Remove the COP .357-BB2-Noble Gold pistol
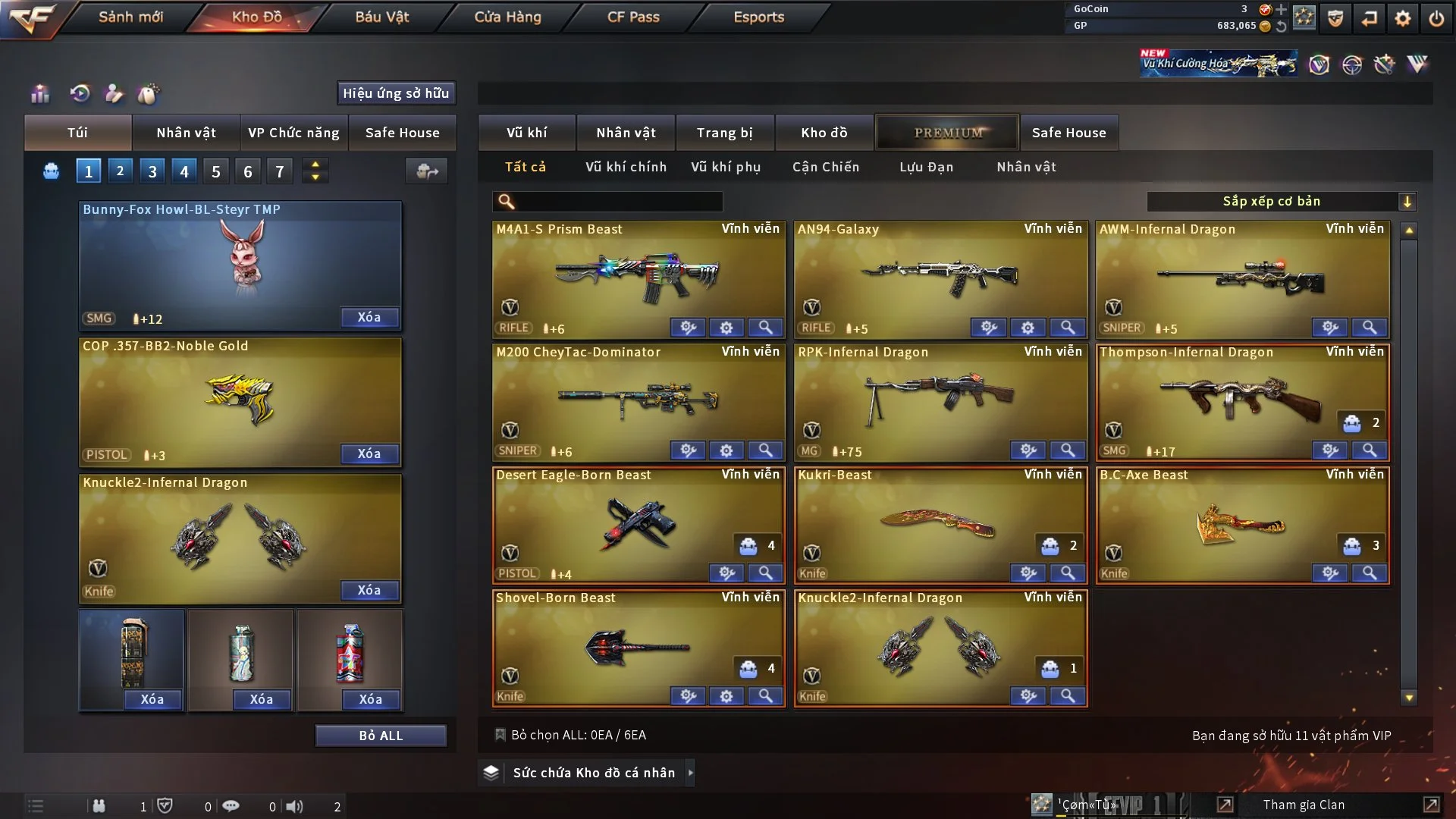Image resolution: width=1456 pixels, height=819 pixels. (x=369, y=453)
